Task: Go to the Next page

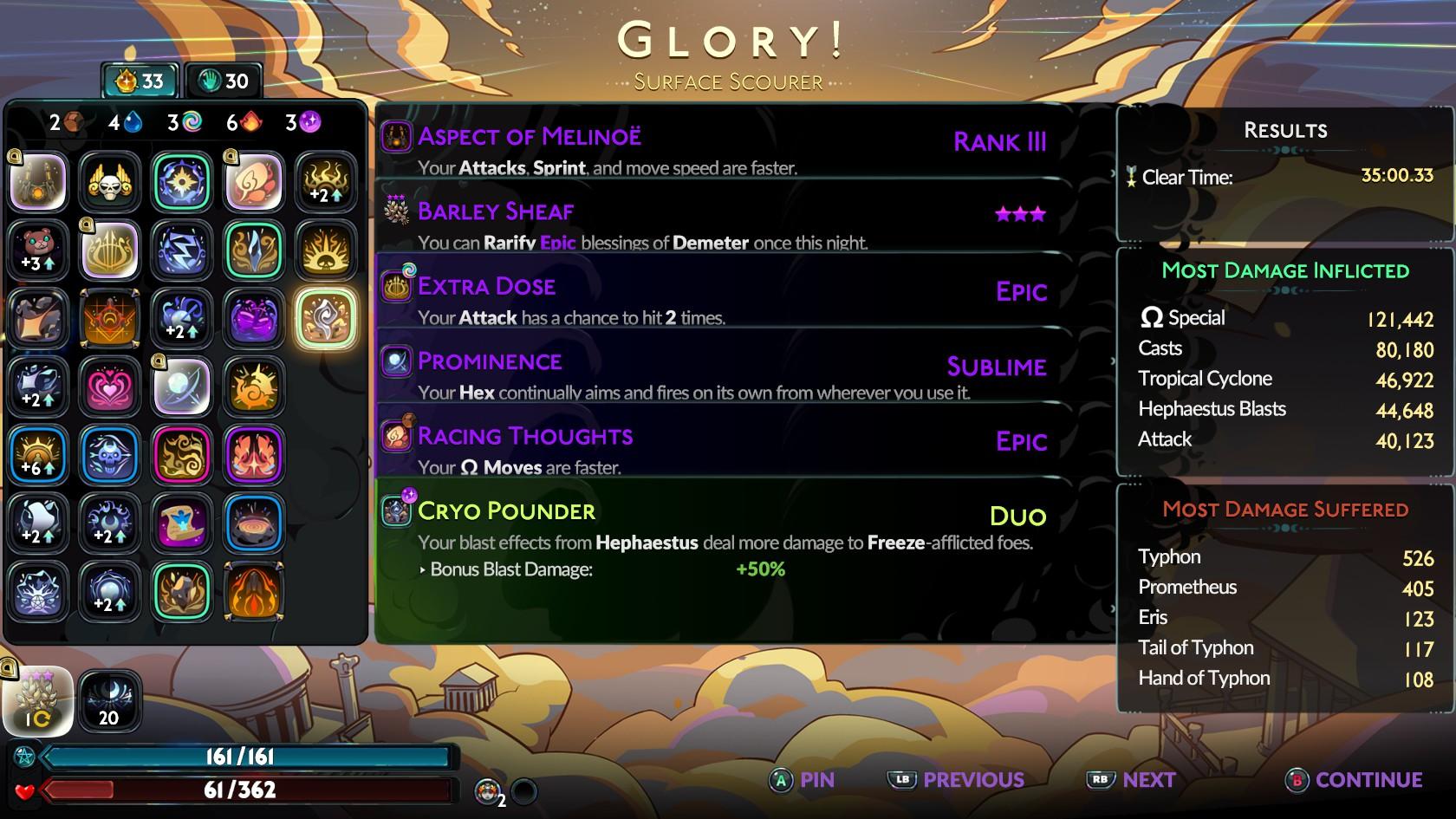Action: point(1135,780)
